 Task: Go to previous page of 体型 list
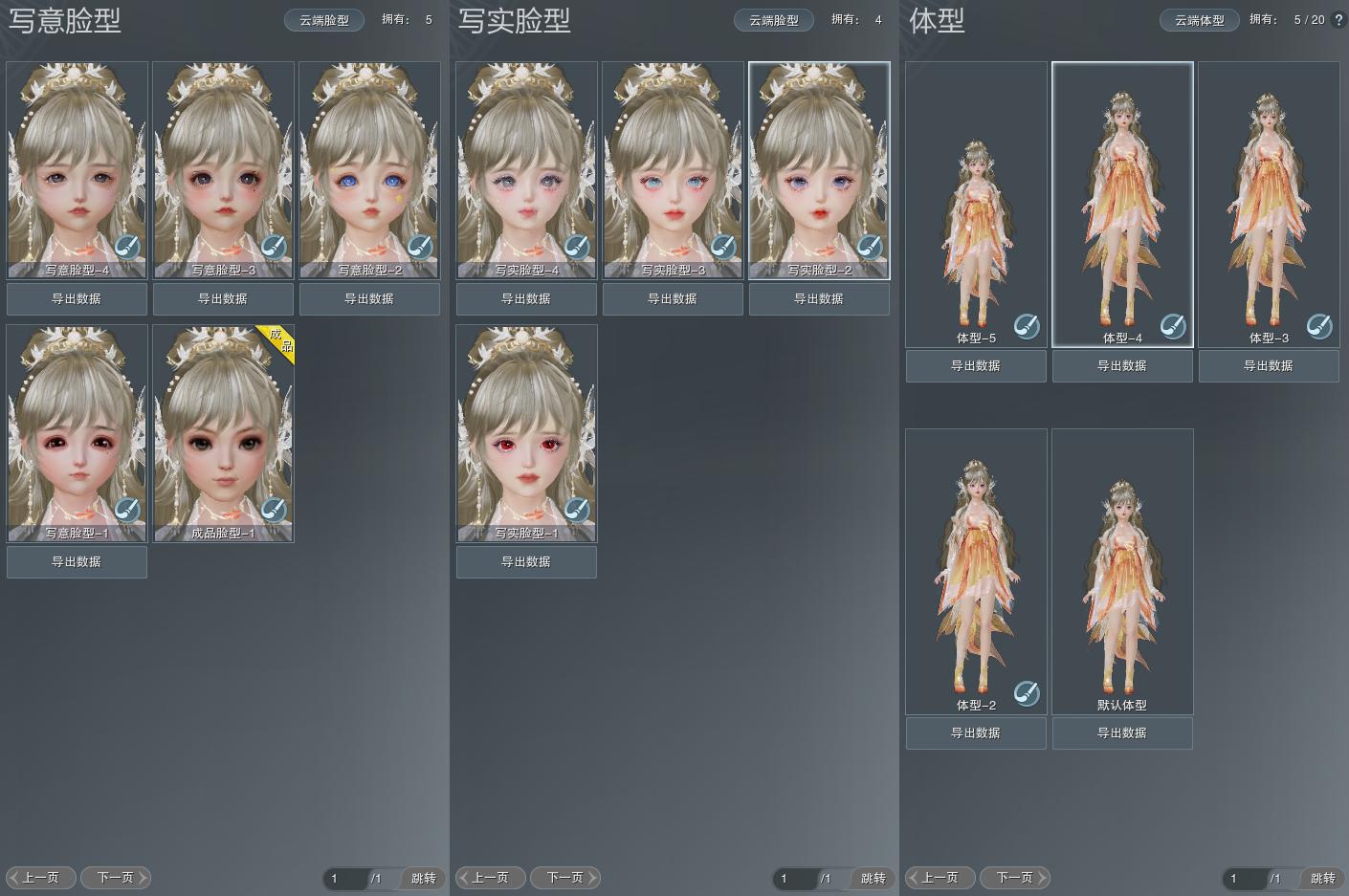940,878
